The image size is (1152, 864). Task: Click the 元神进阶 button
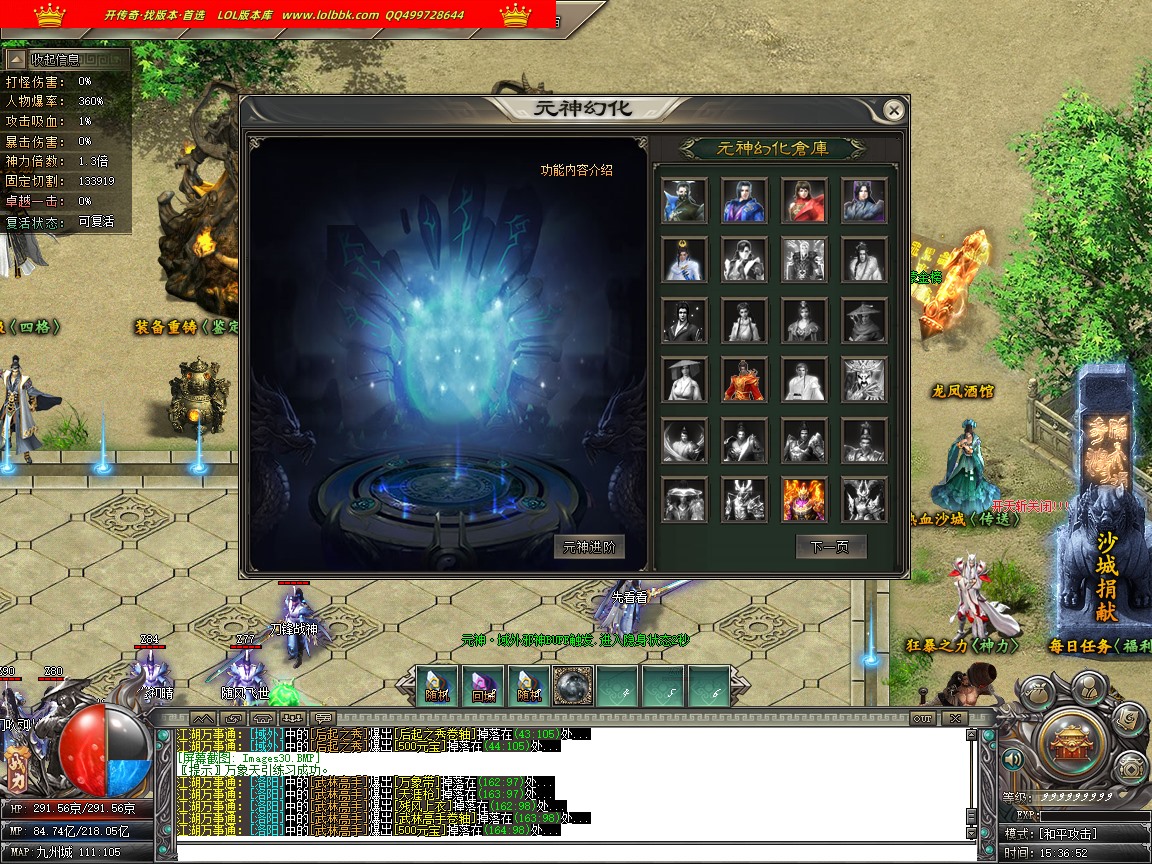[589, 547]
